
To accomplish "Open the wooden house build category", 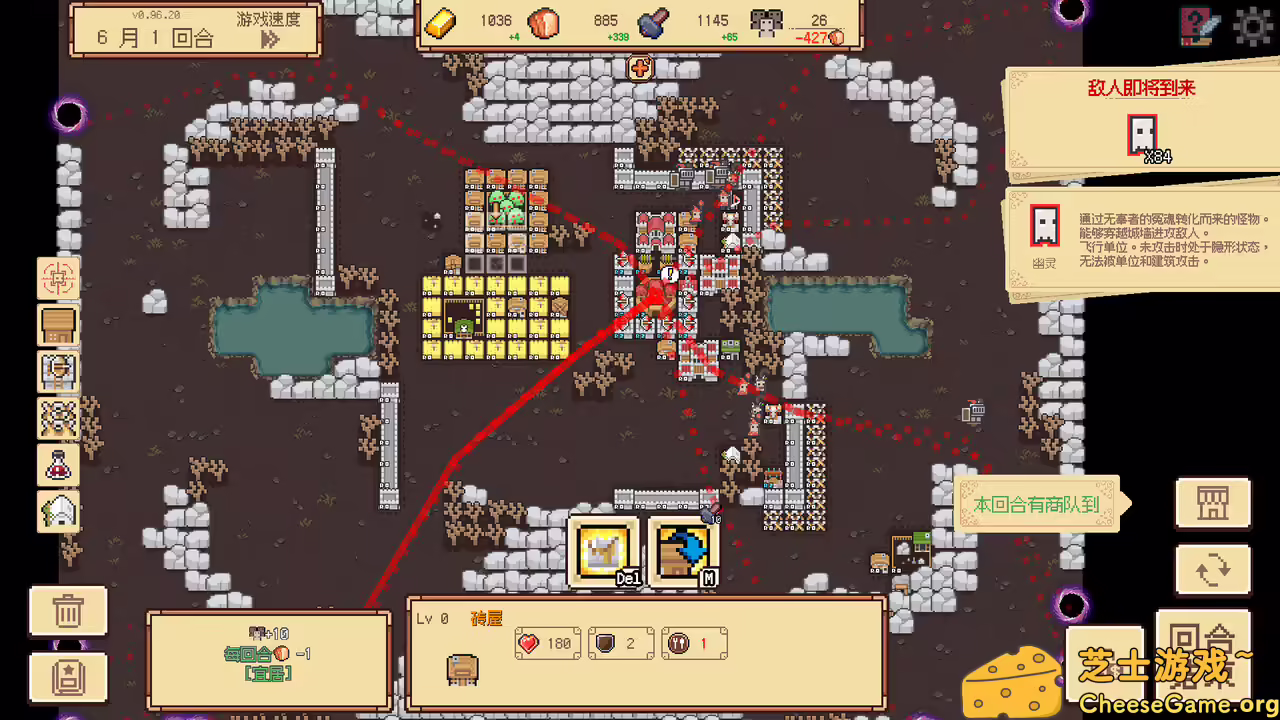I will (59, 326).
